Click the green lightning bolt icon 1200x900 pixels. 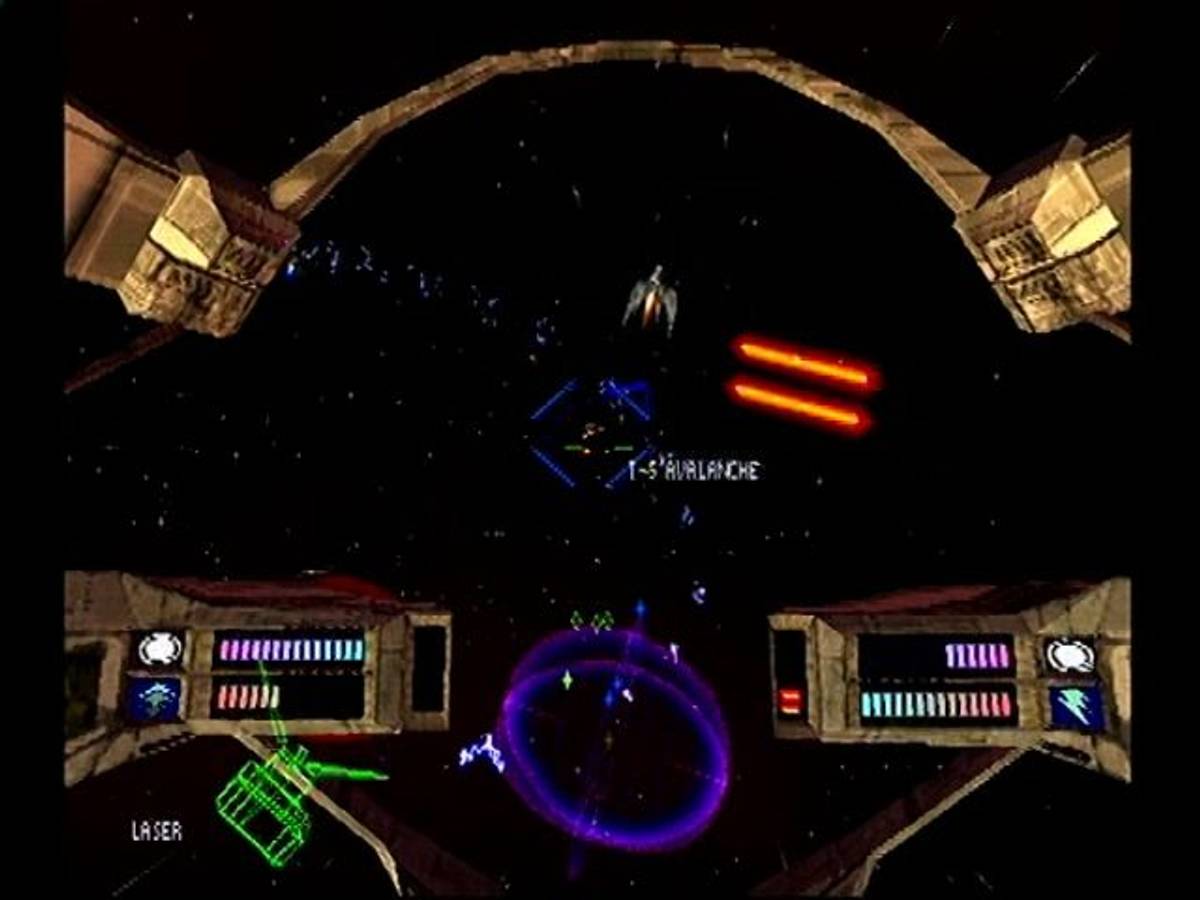[x=1075, y=706]
